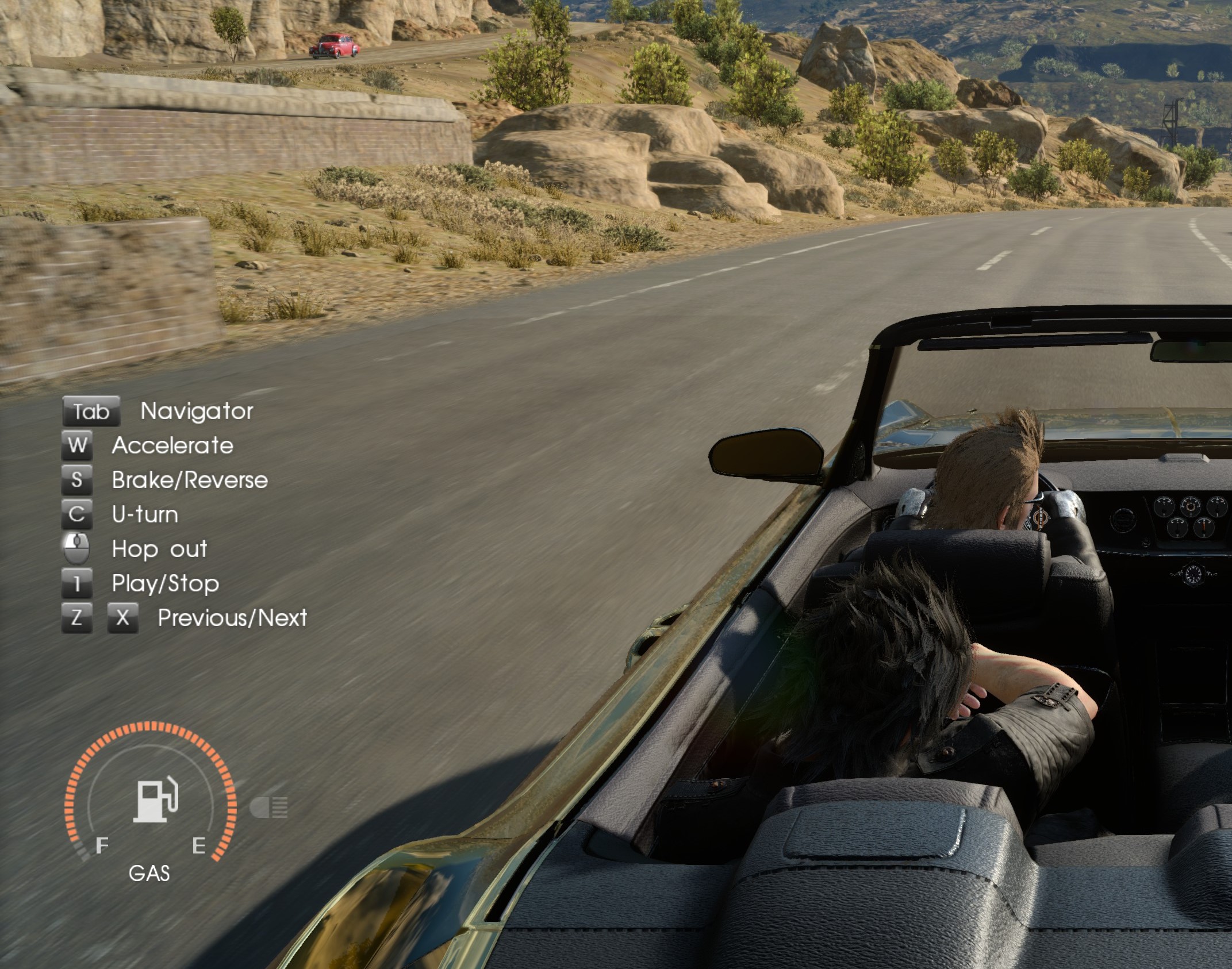
Task: Select the Navigator label text
Action: click(197, 412)
